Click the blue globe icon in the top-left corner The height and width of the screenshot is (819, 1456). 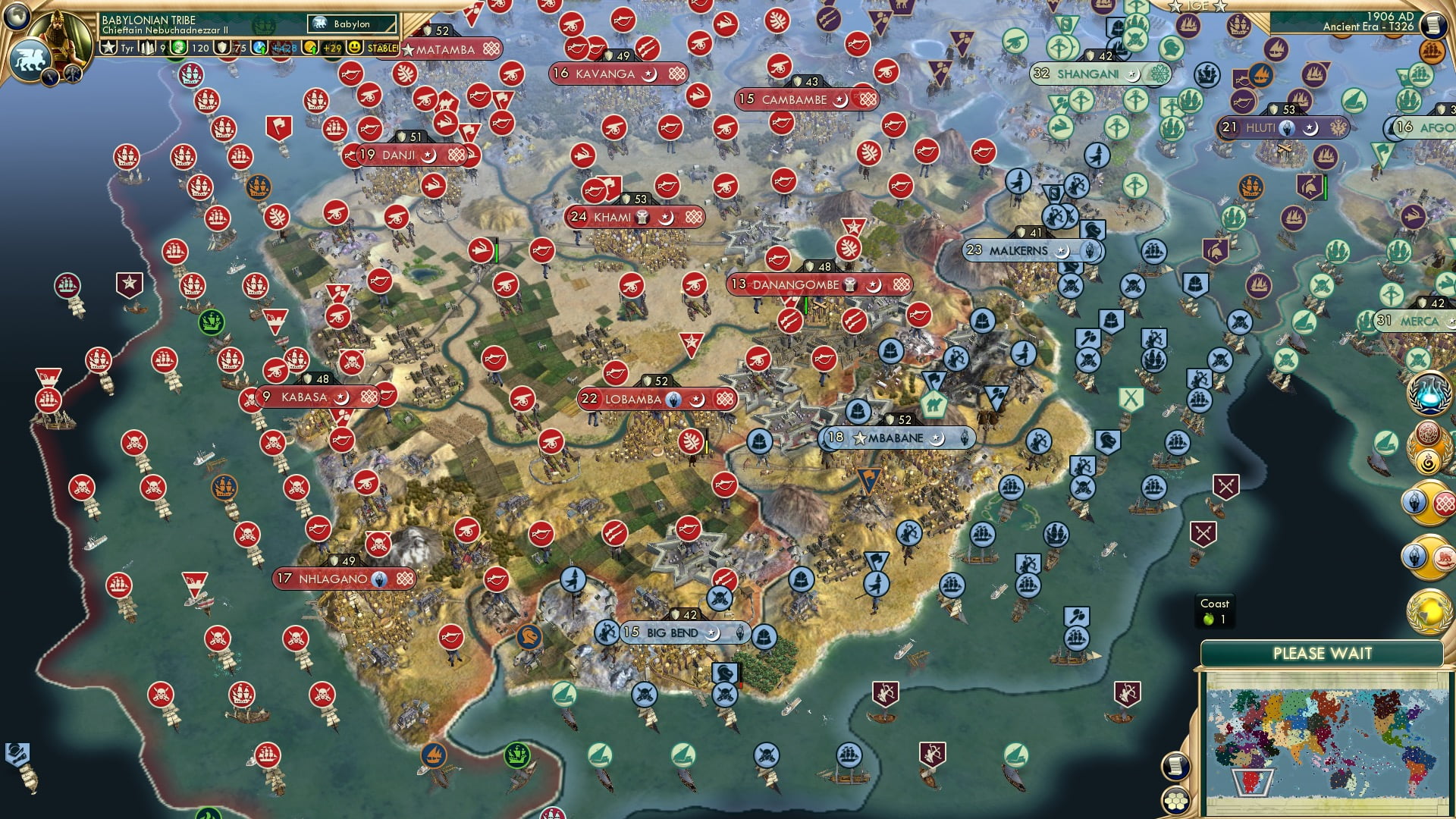(x=16, y=17)
